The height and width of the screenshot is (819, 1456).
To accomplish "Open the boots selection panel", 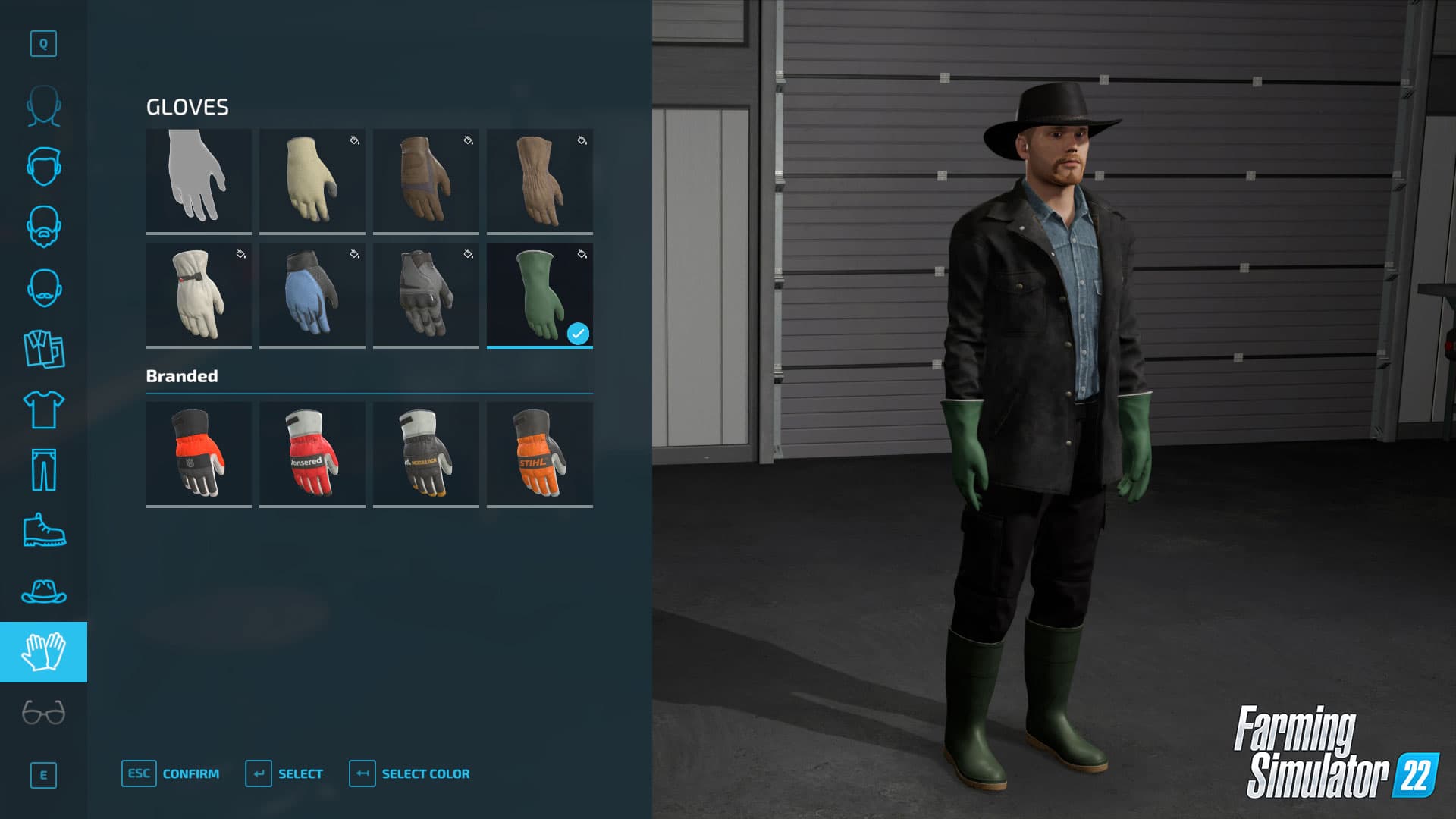I will (44, 531).
